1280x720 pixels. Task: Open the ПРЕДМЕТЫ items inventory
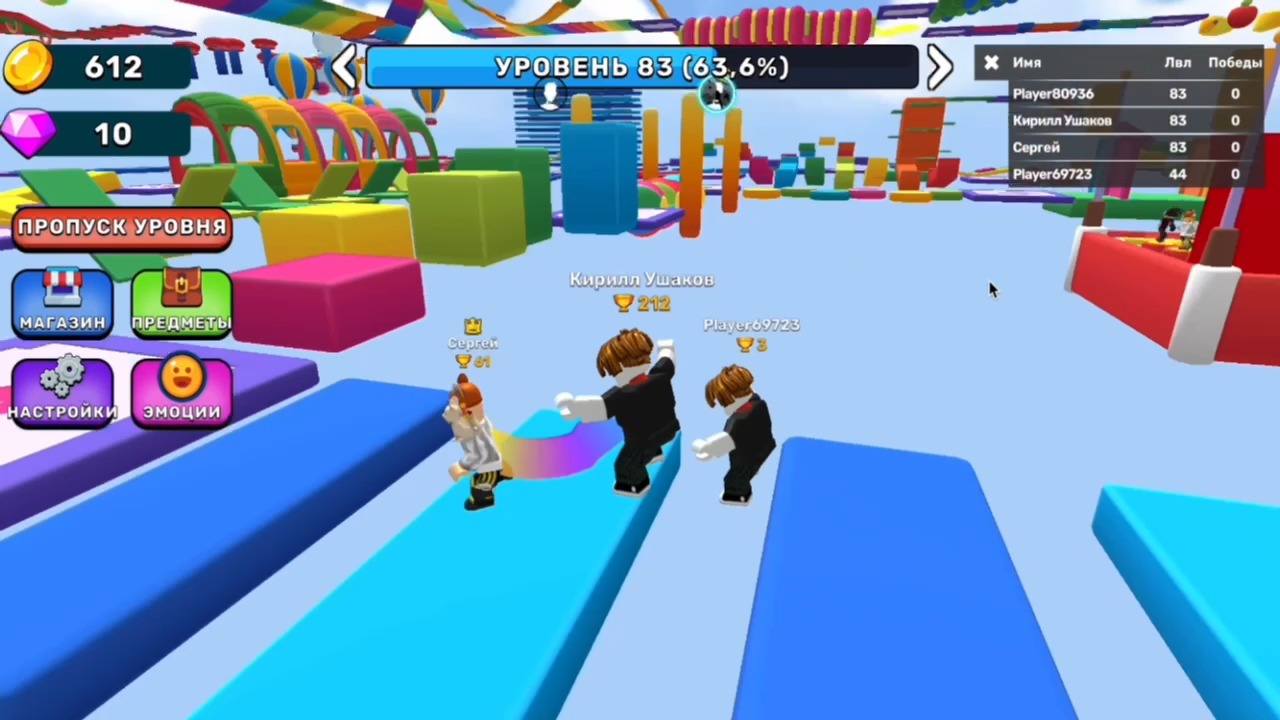[180, 300]
